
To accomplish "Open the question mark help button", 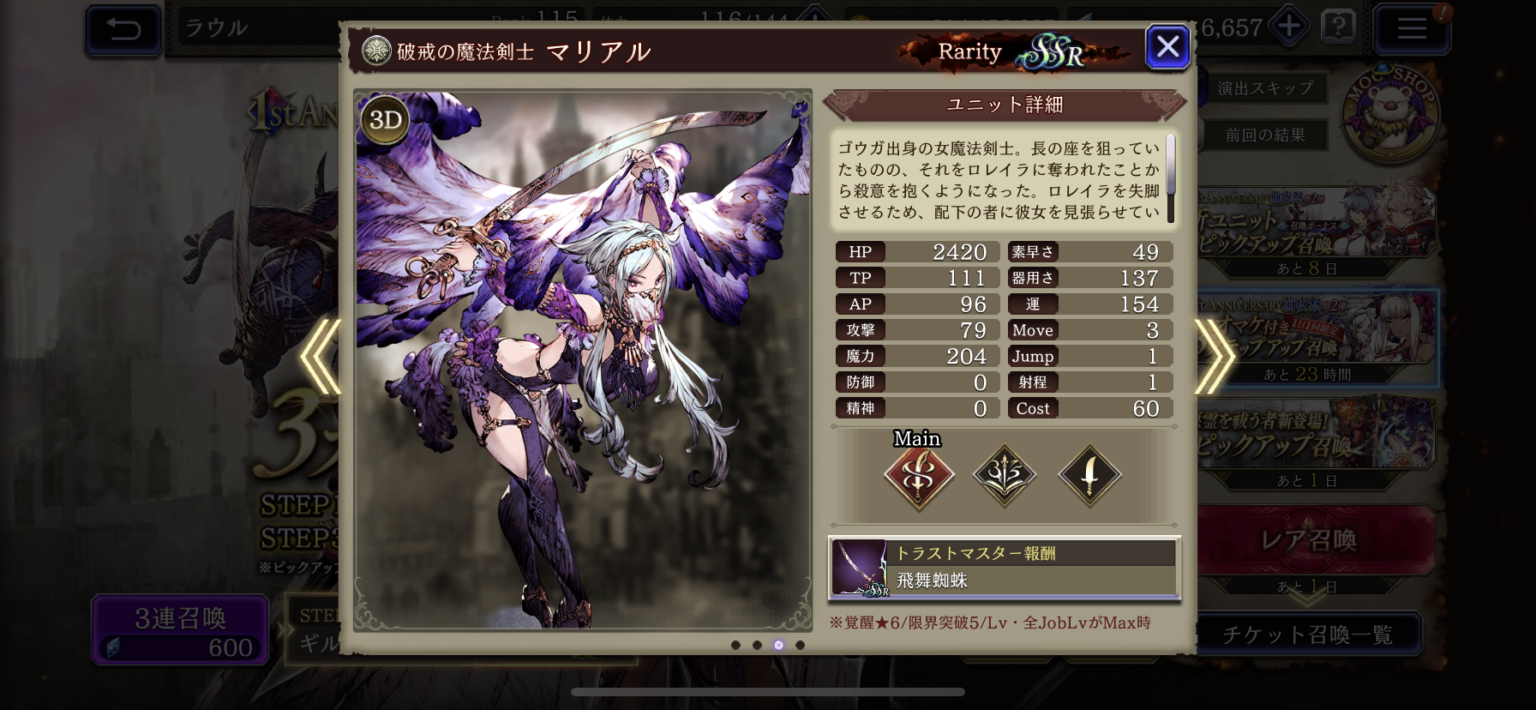I will pyautogui.click(x=1337, y=27).
